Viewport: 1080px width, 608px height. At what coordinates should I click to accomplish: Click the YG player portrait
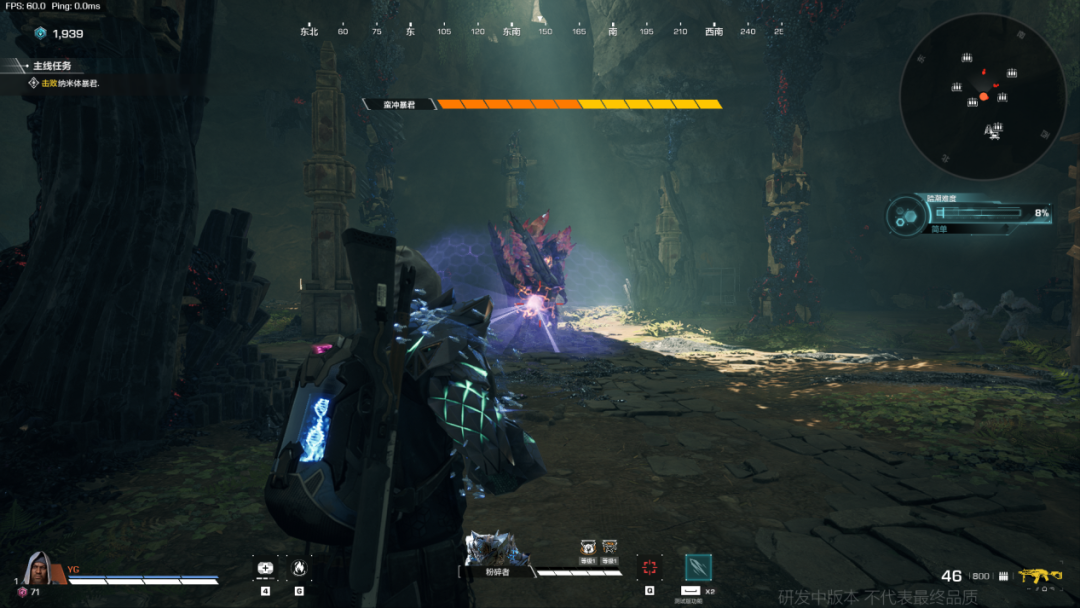(x=39, y=568)
